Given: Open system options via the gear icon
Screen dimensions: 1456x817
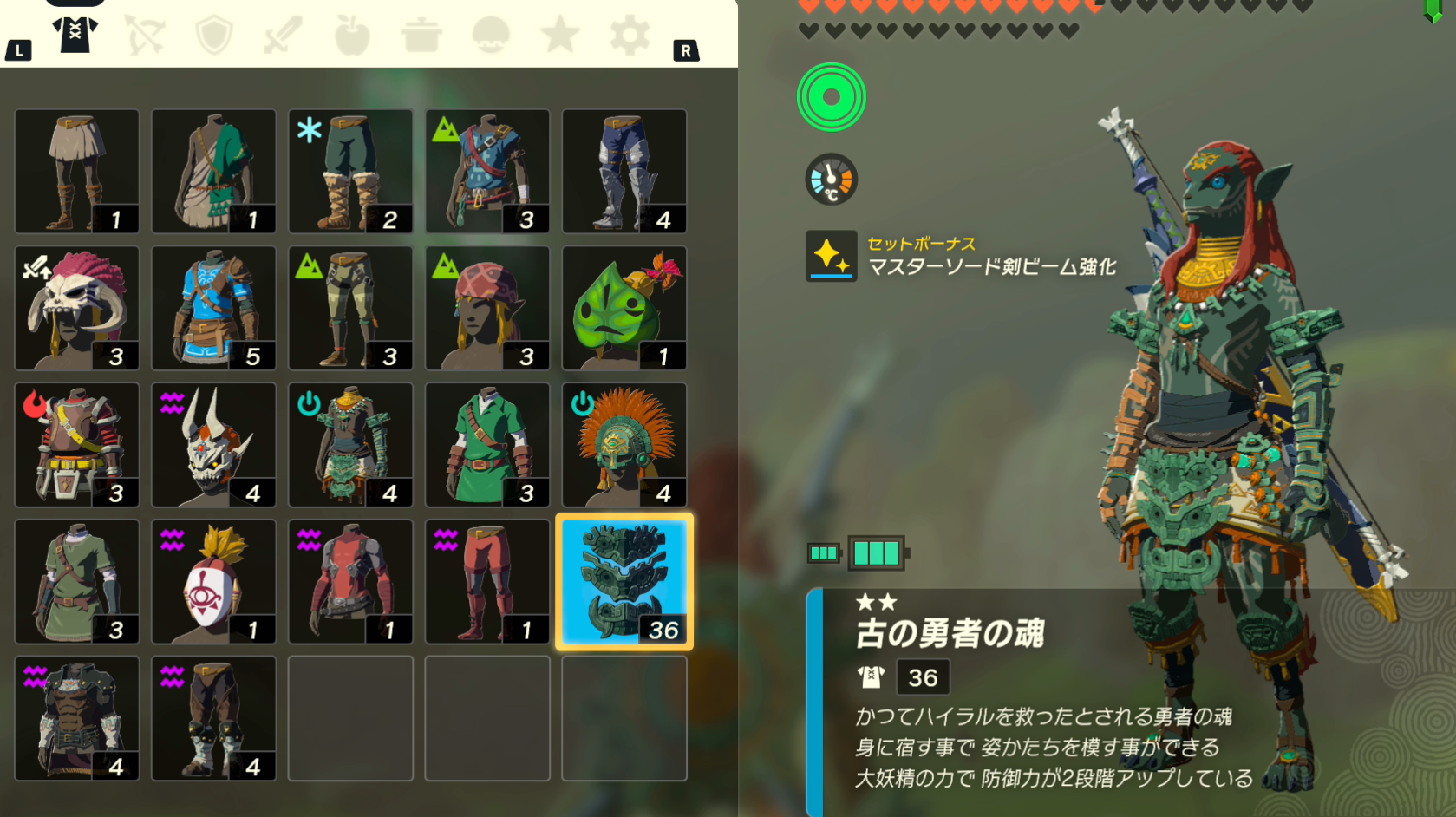Looking at the screenshot, I should click(630, 33).
